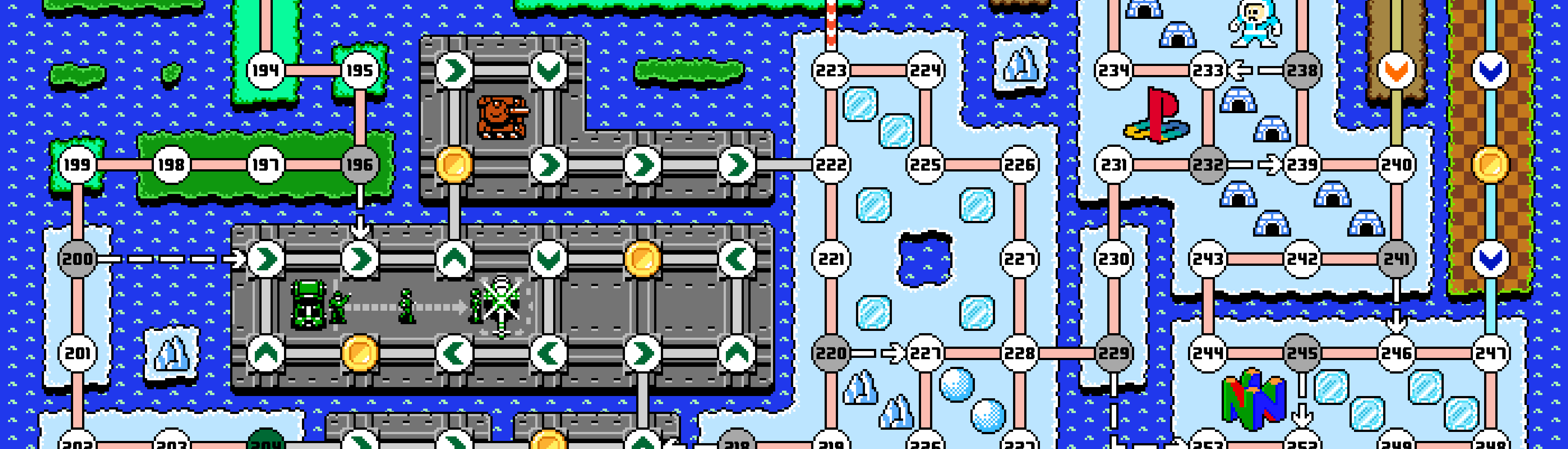
Task: Choose level node 224
Action: pos(925,70)
